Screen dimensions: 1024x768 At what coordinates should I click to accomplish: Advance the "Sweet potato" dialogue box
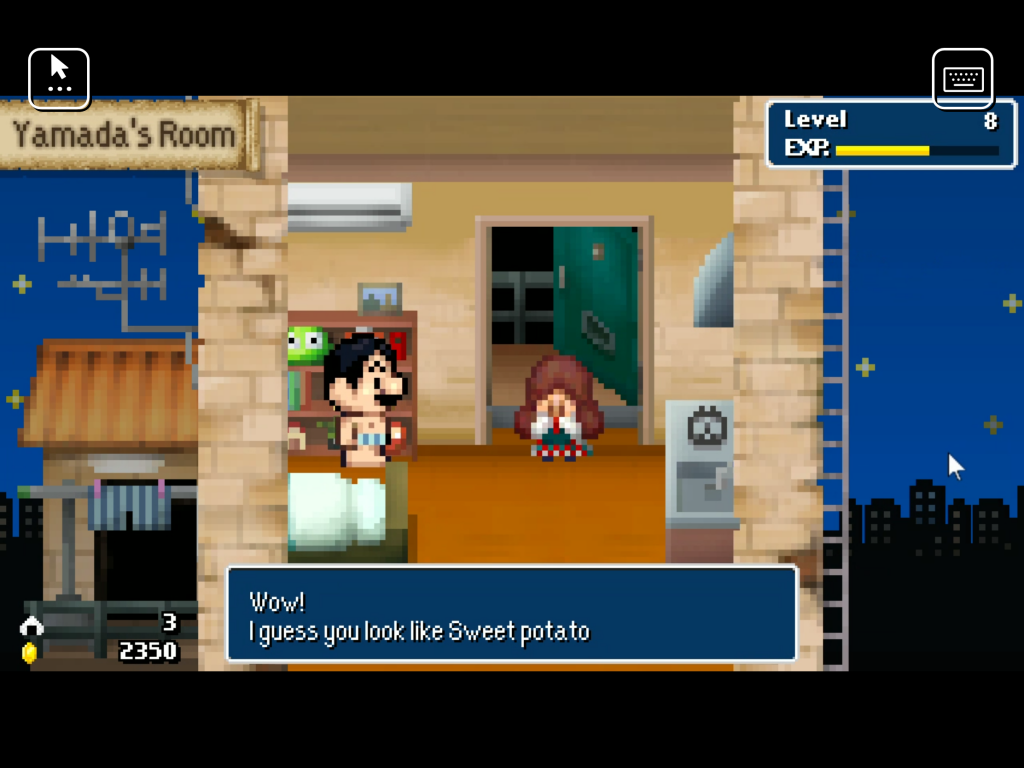coord(511,614)
